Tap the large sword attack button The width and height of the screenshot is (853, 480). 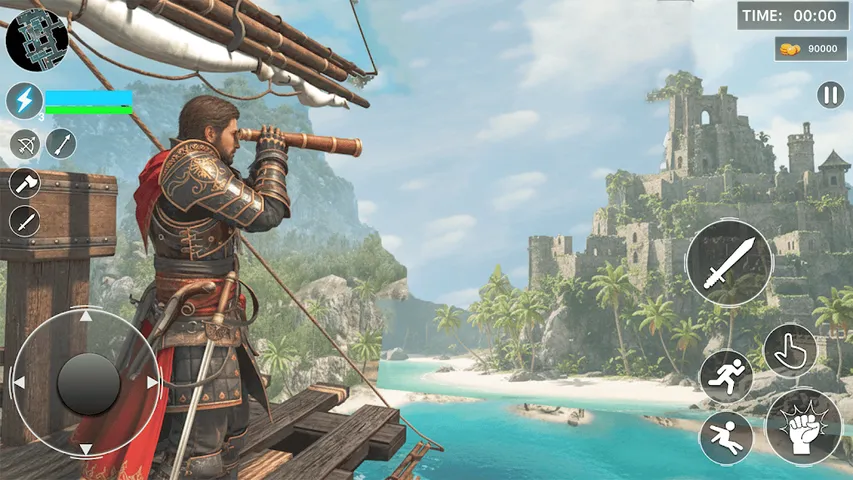click(x=728, y=263)
